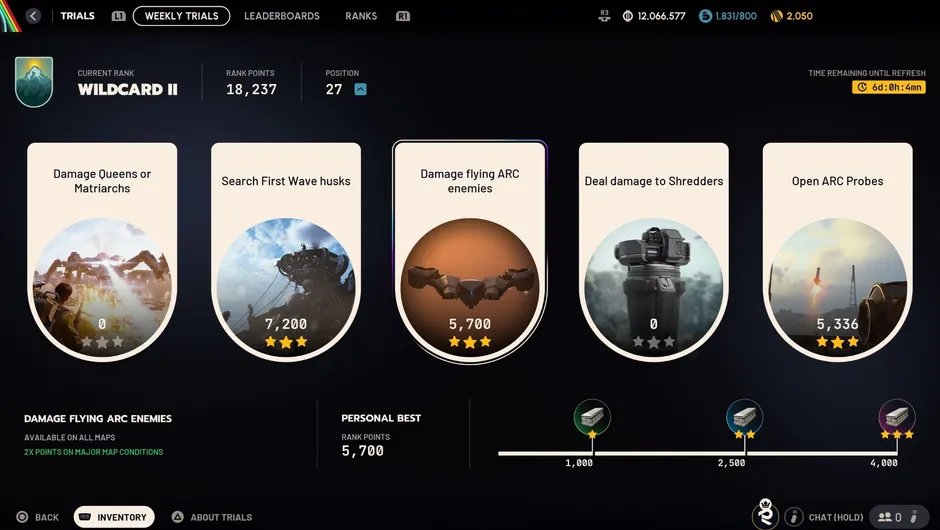Click the Back button in the footer
Screen dimensions: 940x530
pos(38,517)
